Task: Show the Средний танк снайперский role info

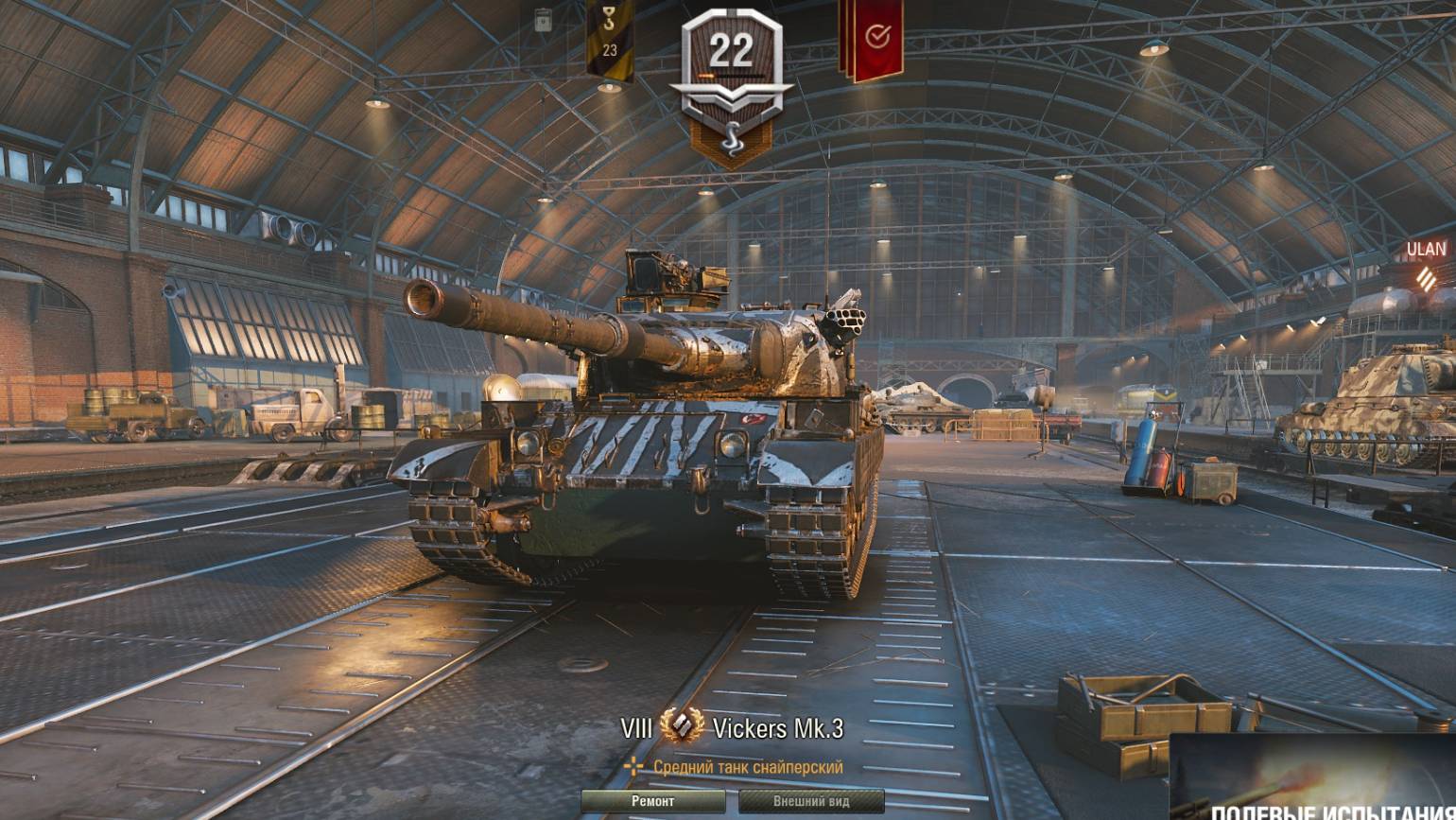Action: point(737,767)
